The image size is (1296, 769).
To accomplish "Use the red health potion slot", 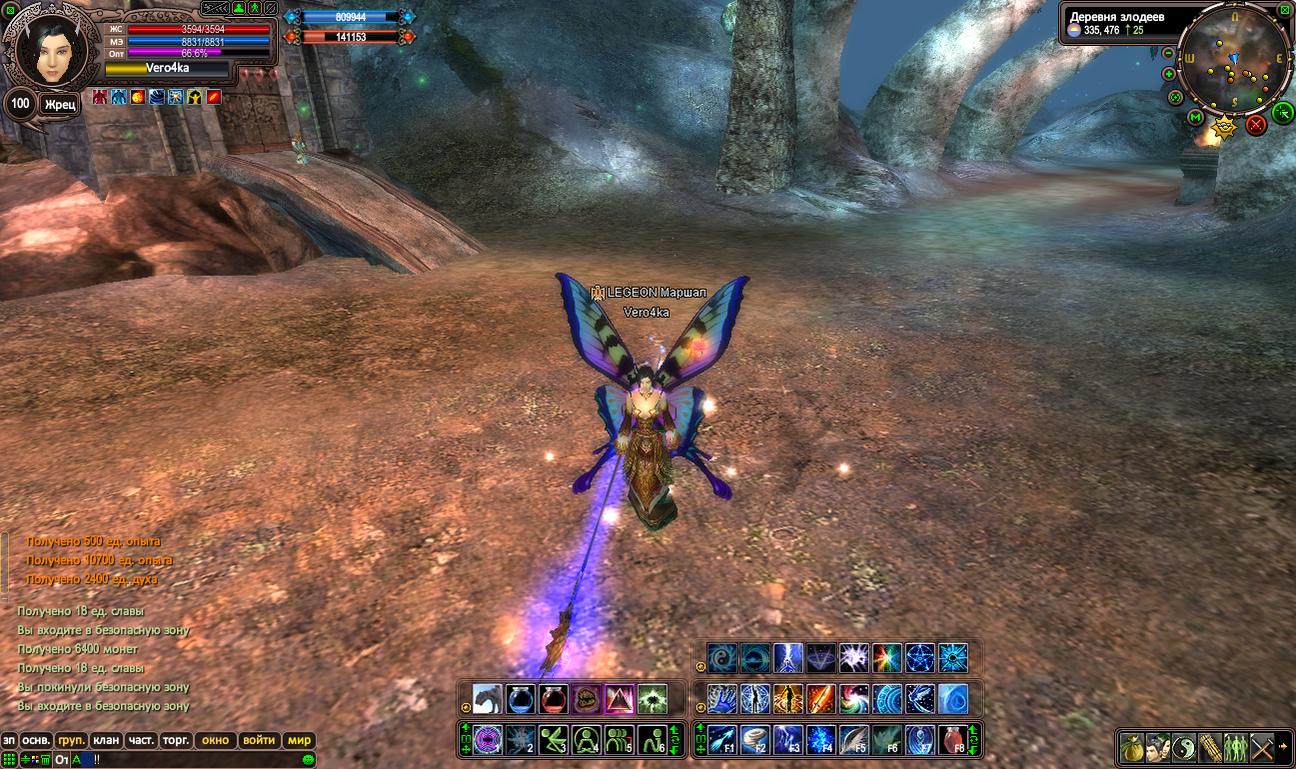I will click(553, 698).
